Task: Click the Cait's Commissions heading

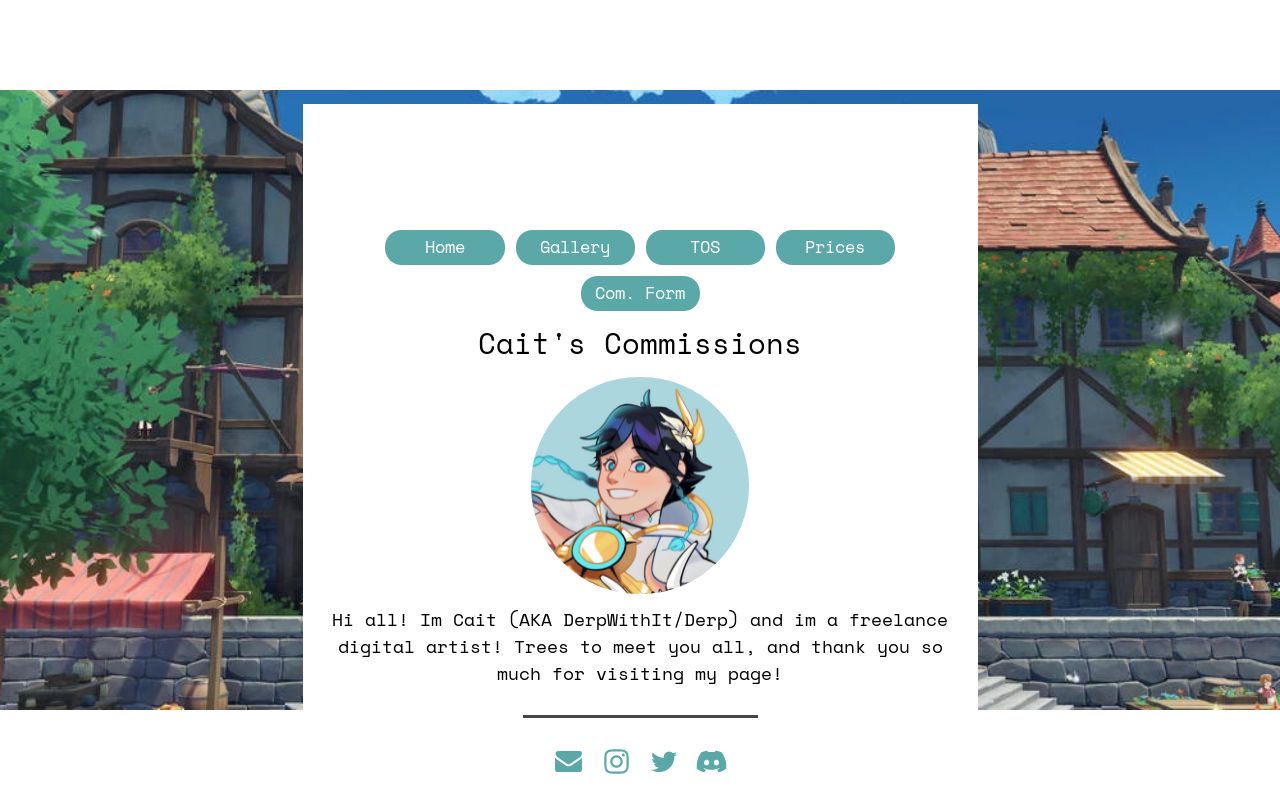Action: point(640,343)
